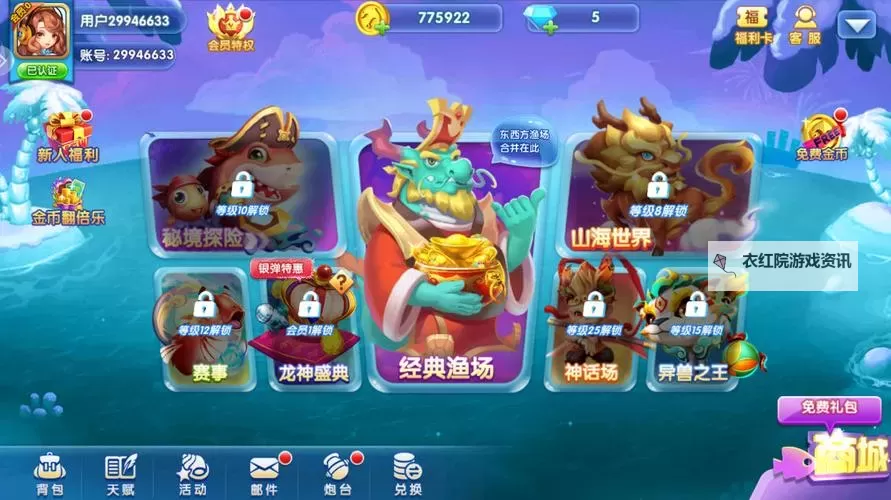
Task: Open the 异兽之王 mode tile
Action: (697, 330)
